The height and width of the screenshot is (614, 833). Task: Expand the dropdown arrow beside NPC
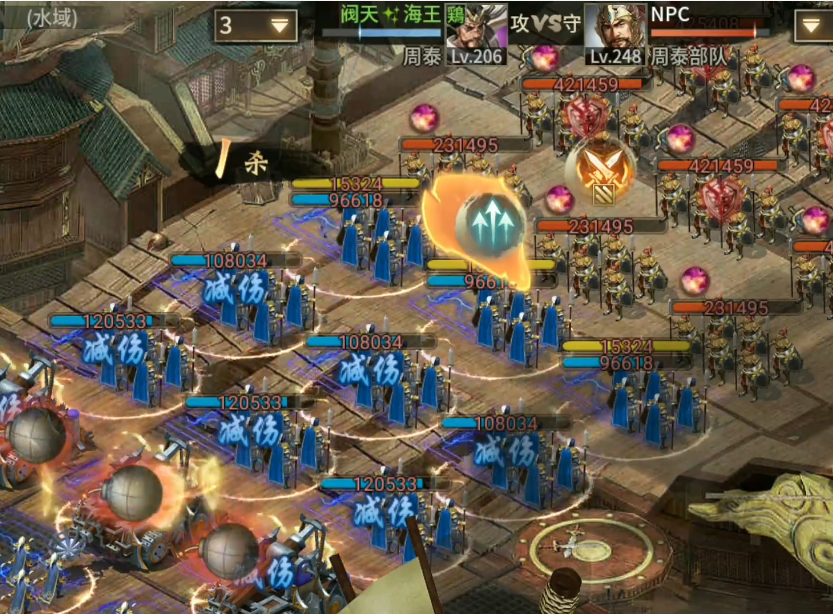pos(813,26)
